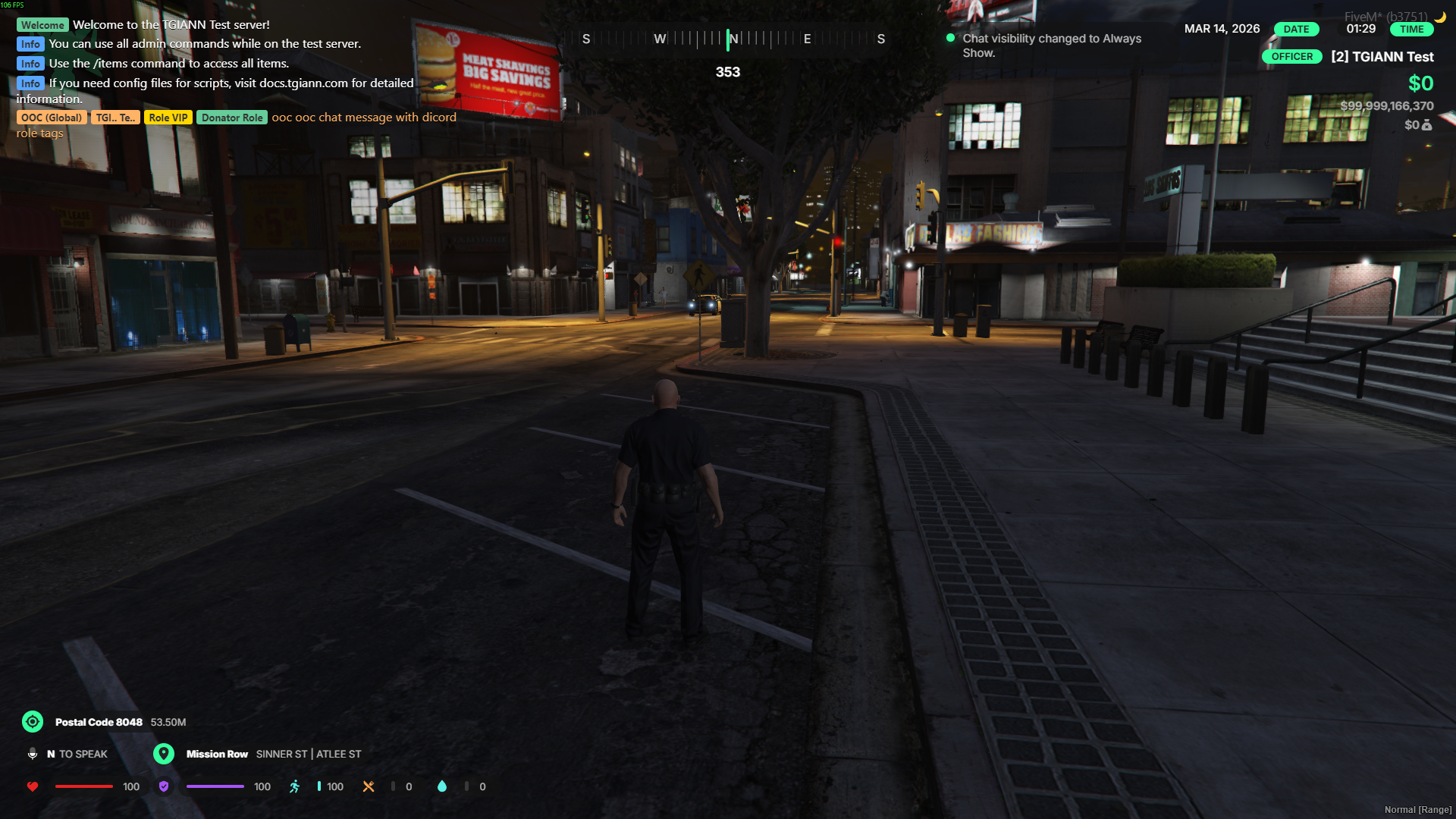The width and height of the screenshot is (1456, 819).
Task: Click the money bag icon beside $0
Action: click(1427, 125)
